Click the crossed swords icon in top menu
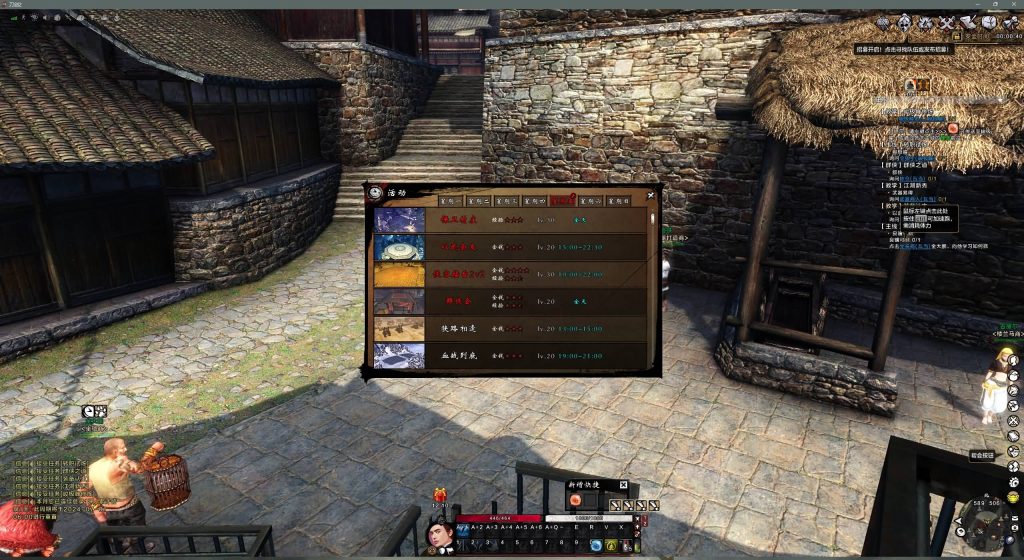This screenshot has width=1024, height=560. 946,22
